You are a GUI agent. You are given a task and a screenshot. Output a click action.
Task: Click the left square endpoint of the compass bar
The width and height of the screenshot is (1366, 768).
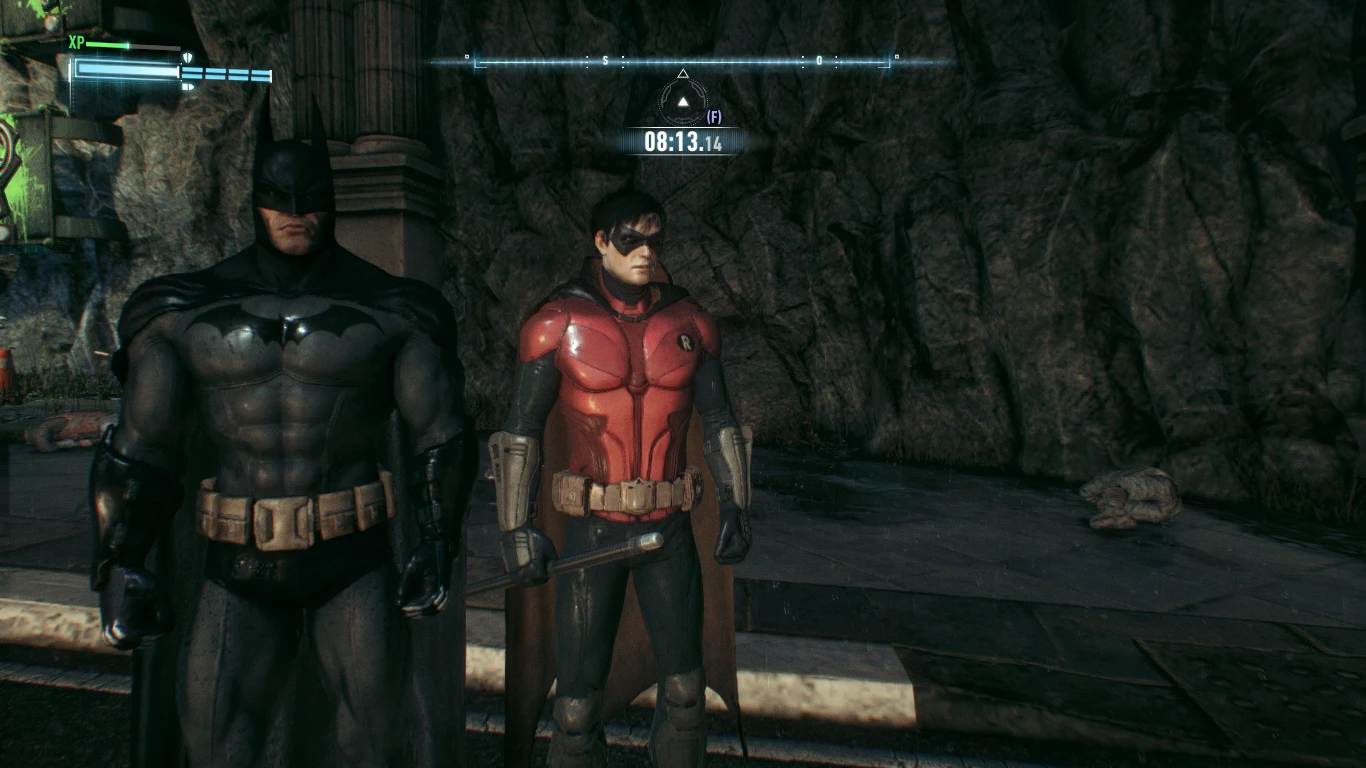click(466, 57)
